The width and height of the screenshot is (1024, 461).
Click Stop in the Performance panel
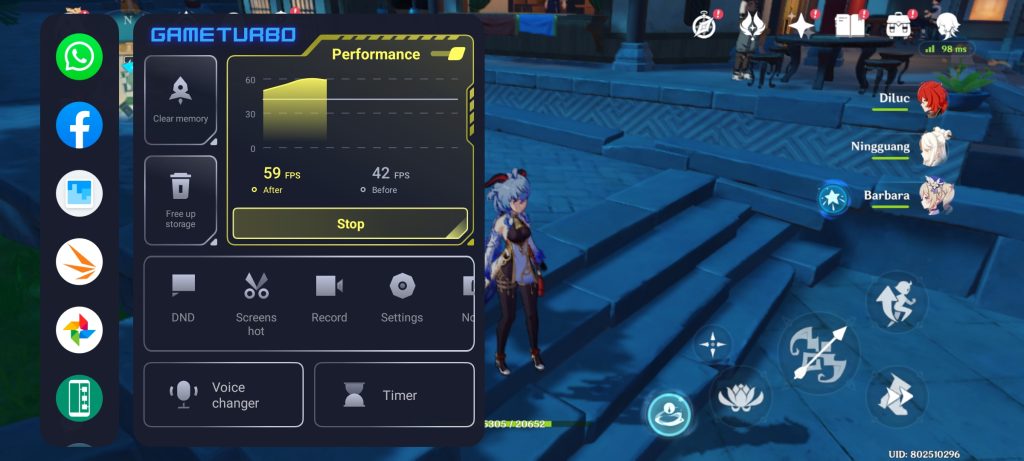pos(350,224)
